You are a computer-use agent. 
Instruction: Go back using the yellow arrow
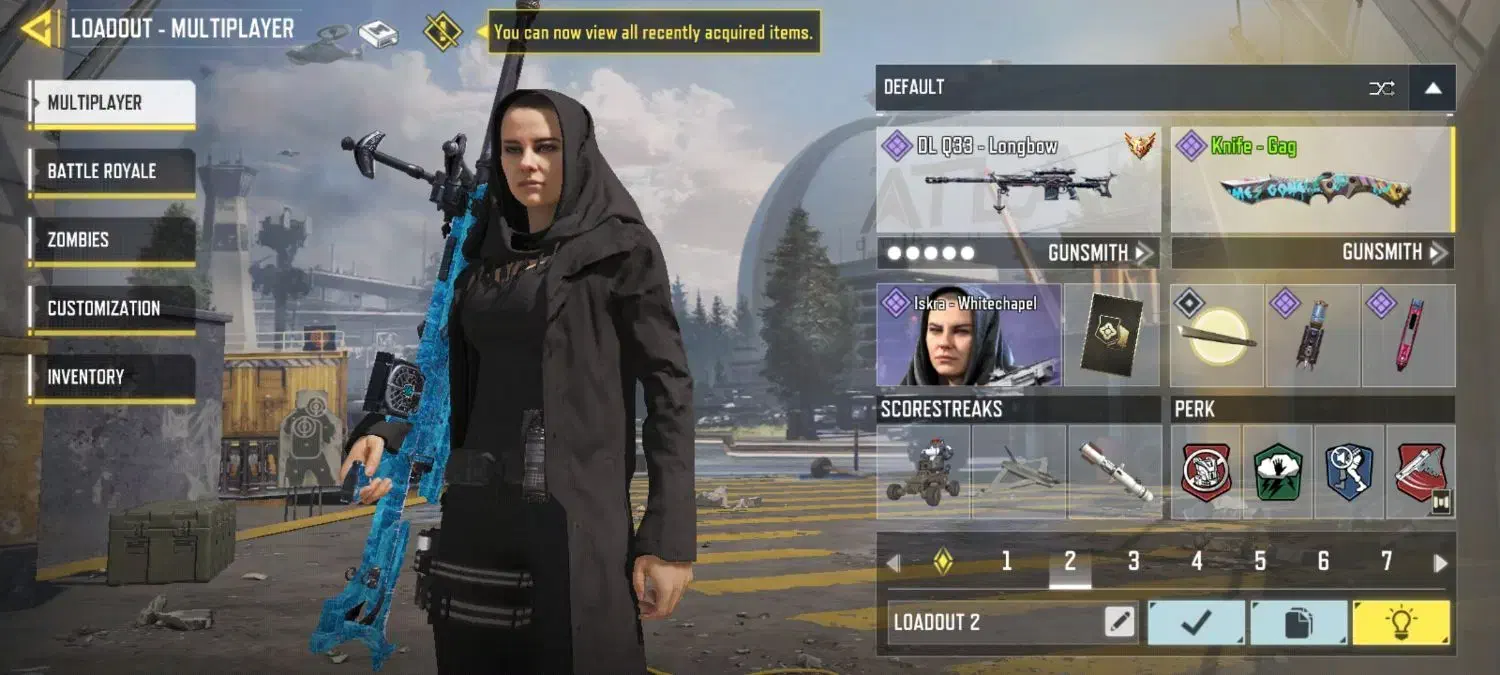(x=37, y=29)
